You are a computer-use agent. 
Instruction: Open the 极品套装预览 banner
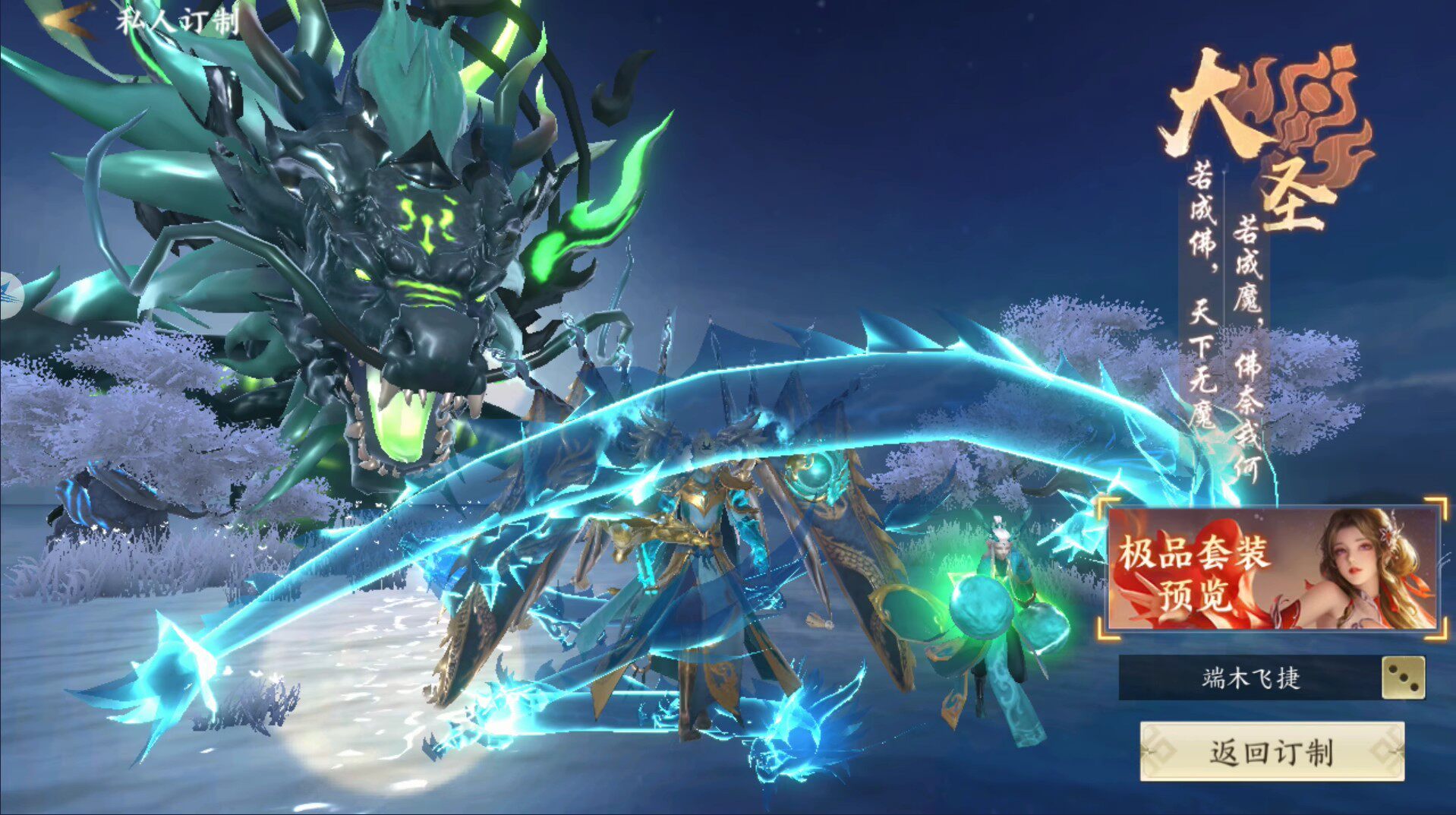(x=1272, y=570)
